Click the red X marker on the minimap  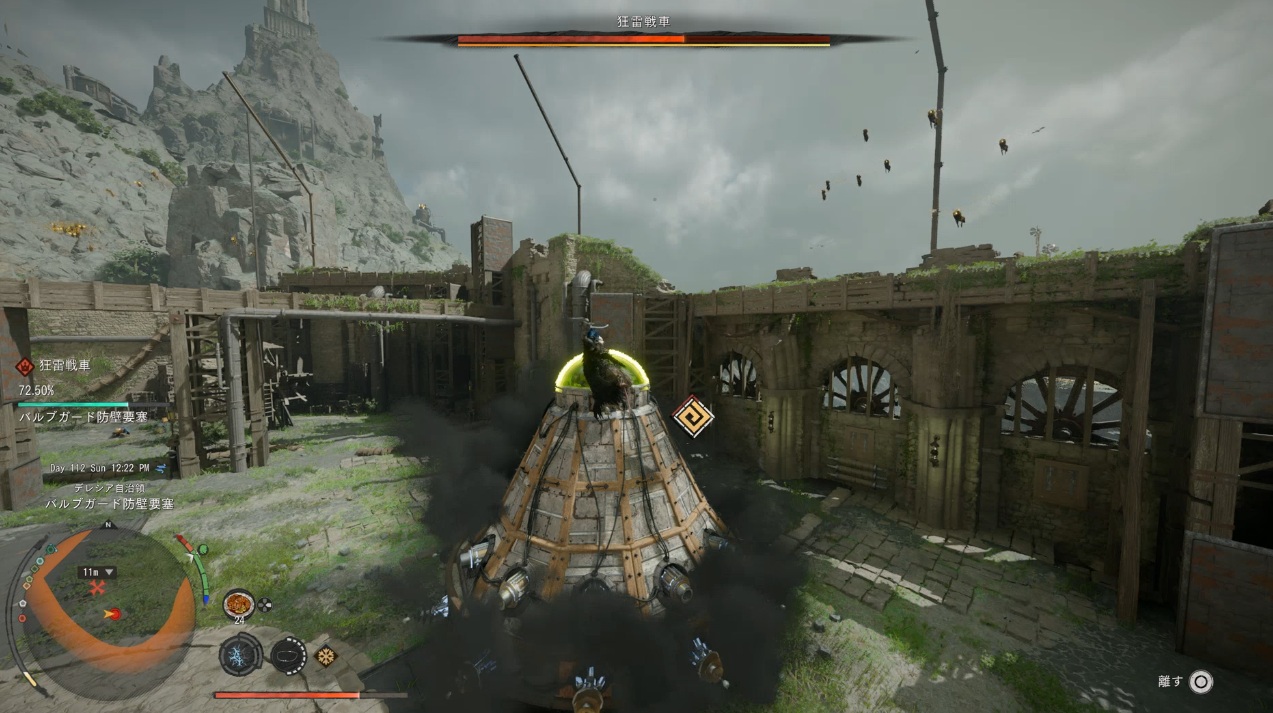point(97,590)
